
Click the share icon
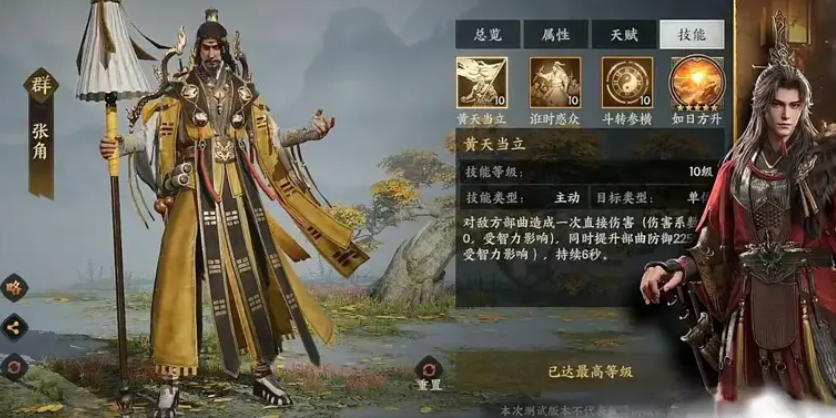pyautogui.click(x=14, y=325)
